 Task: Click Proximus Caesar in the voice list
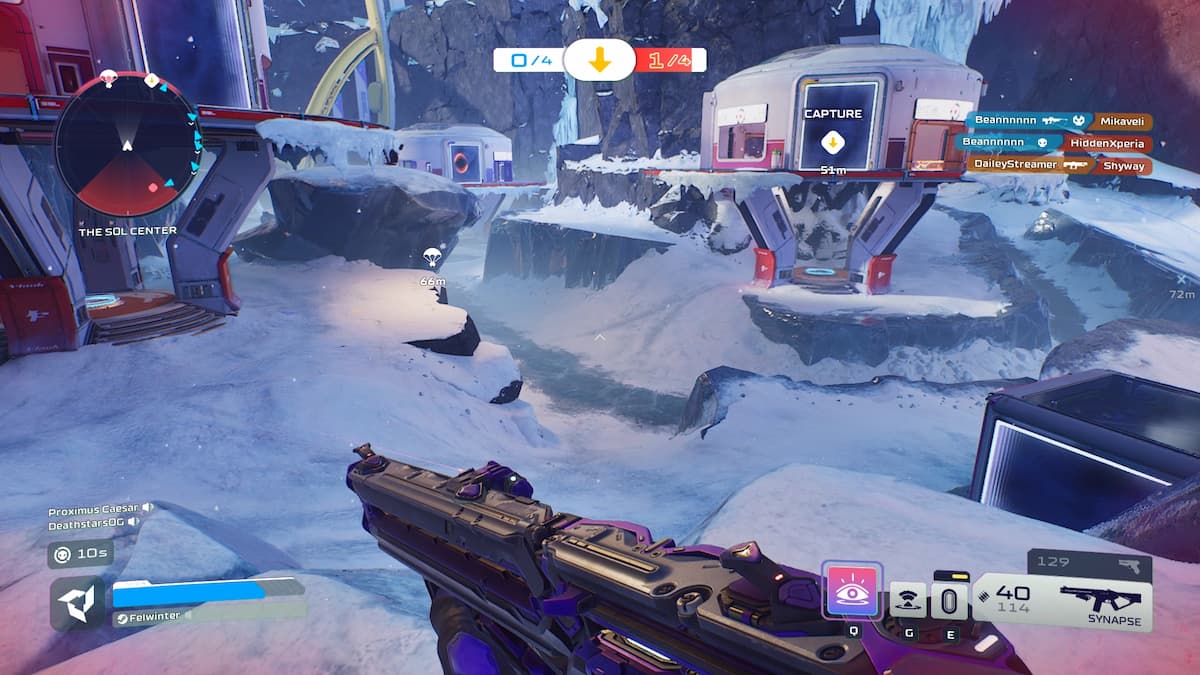point(96,509)
